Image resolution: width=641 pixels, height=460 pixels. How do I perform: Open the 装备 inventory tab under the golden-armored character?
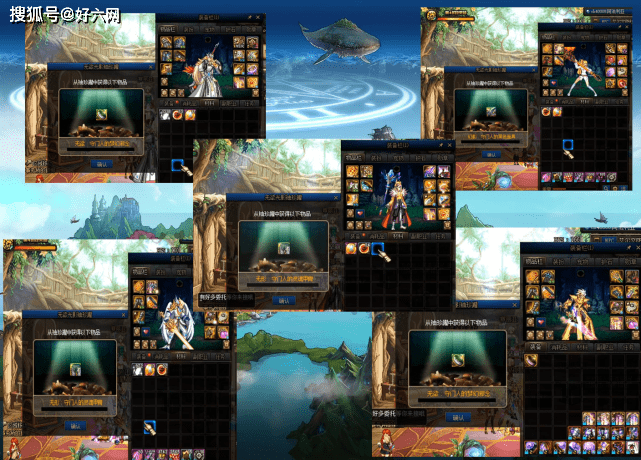coord(534,346)
